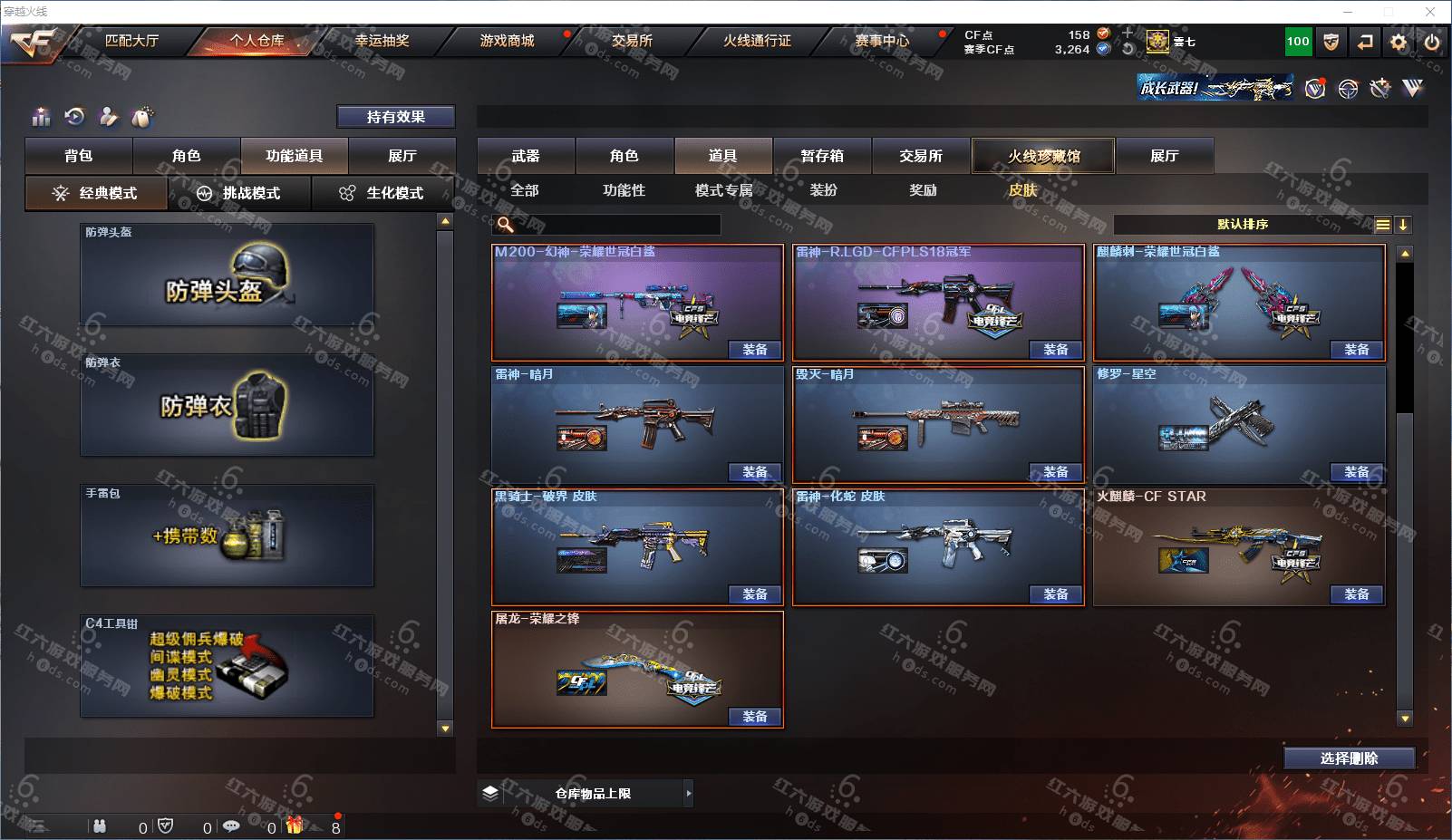Select the 挑战模式 challenge mode tab
1452x840 pixels.
(240, 193)
